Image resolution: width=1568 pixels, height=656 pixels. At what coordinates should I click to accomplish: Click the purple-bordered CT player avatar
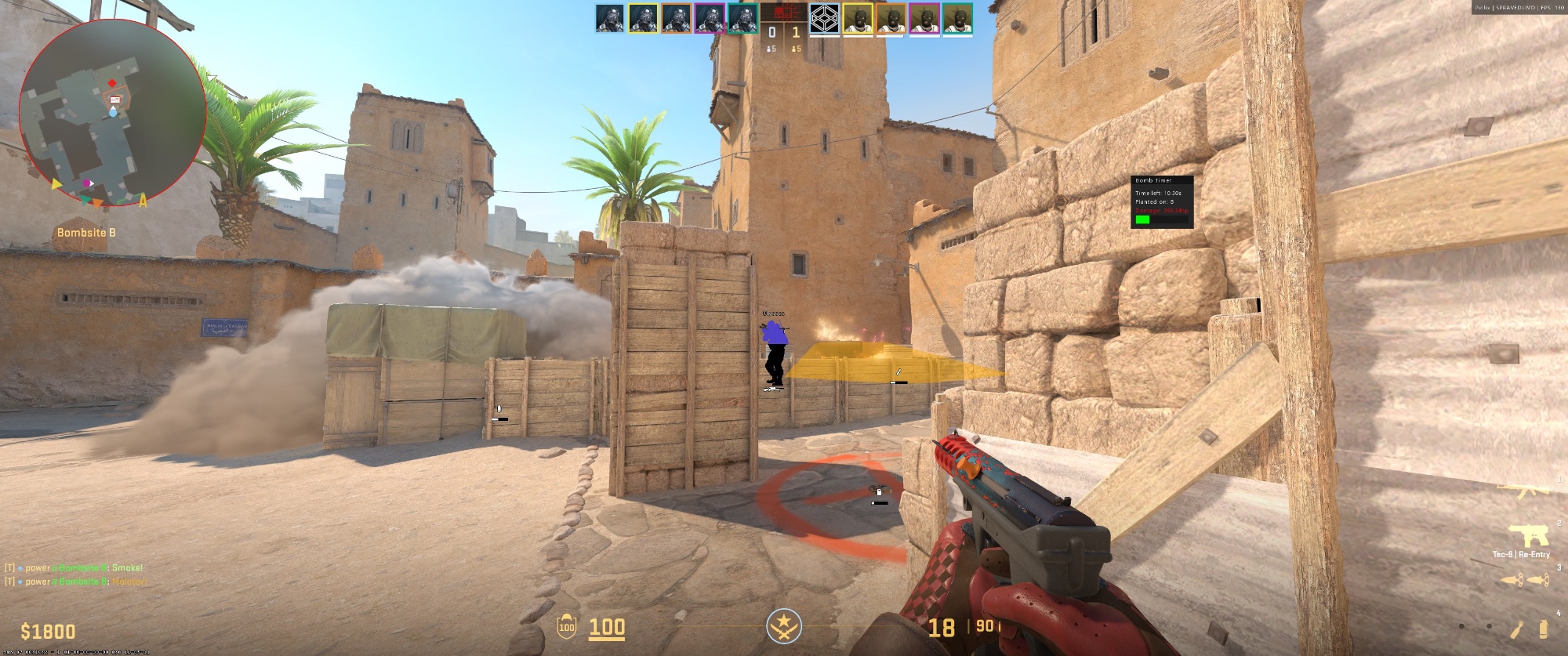(709, 18)
